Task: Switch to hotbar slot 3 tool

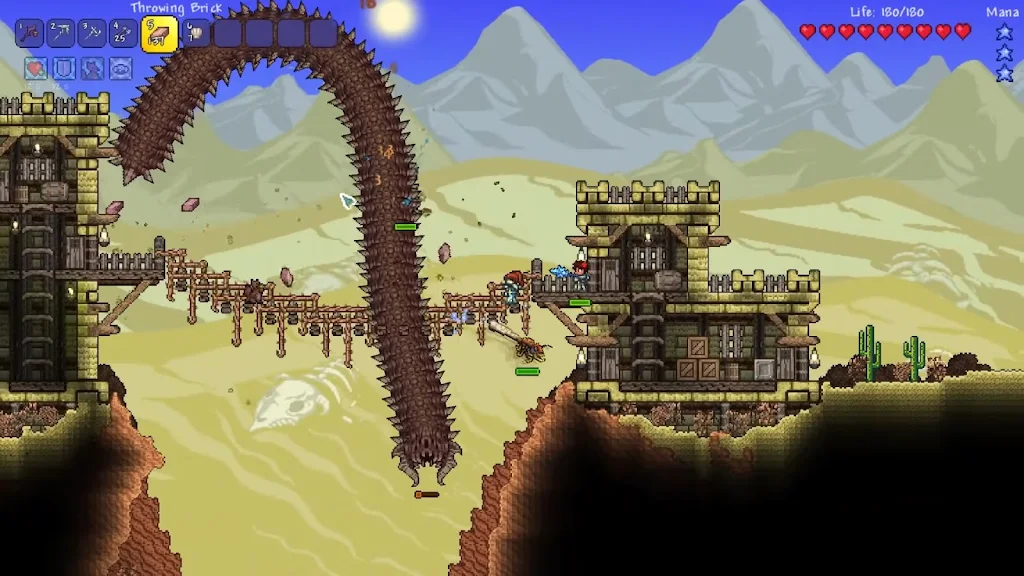Action: pyautogui.click(x=93, y=34)
